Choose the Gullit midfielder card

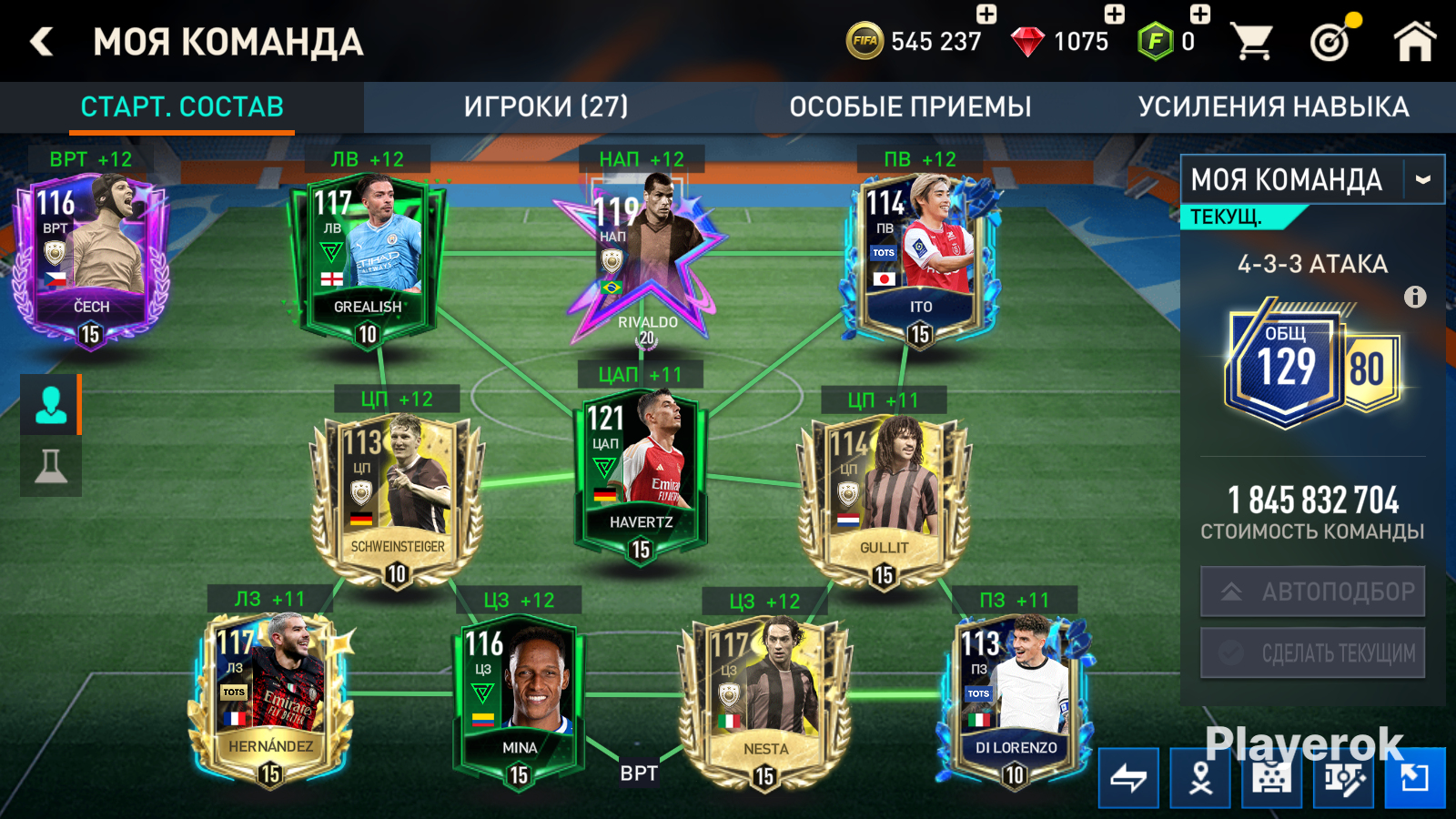[x=884, y=496]
